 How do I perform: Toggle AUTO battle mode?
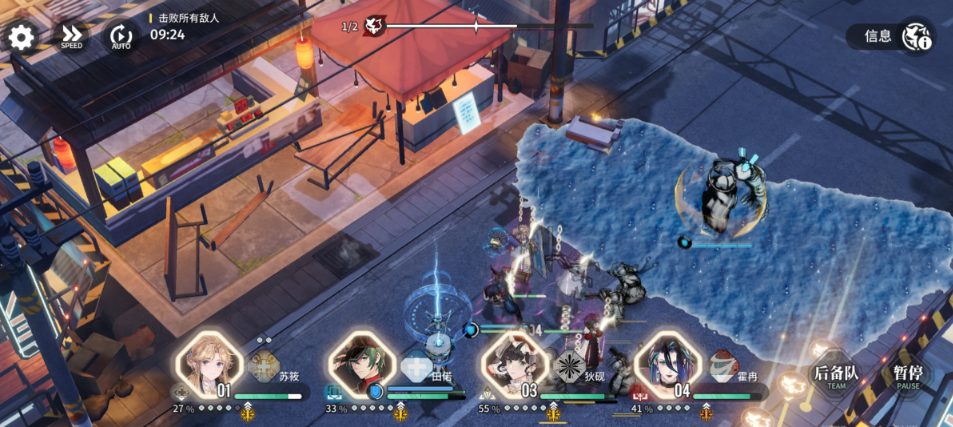(121, 37)
